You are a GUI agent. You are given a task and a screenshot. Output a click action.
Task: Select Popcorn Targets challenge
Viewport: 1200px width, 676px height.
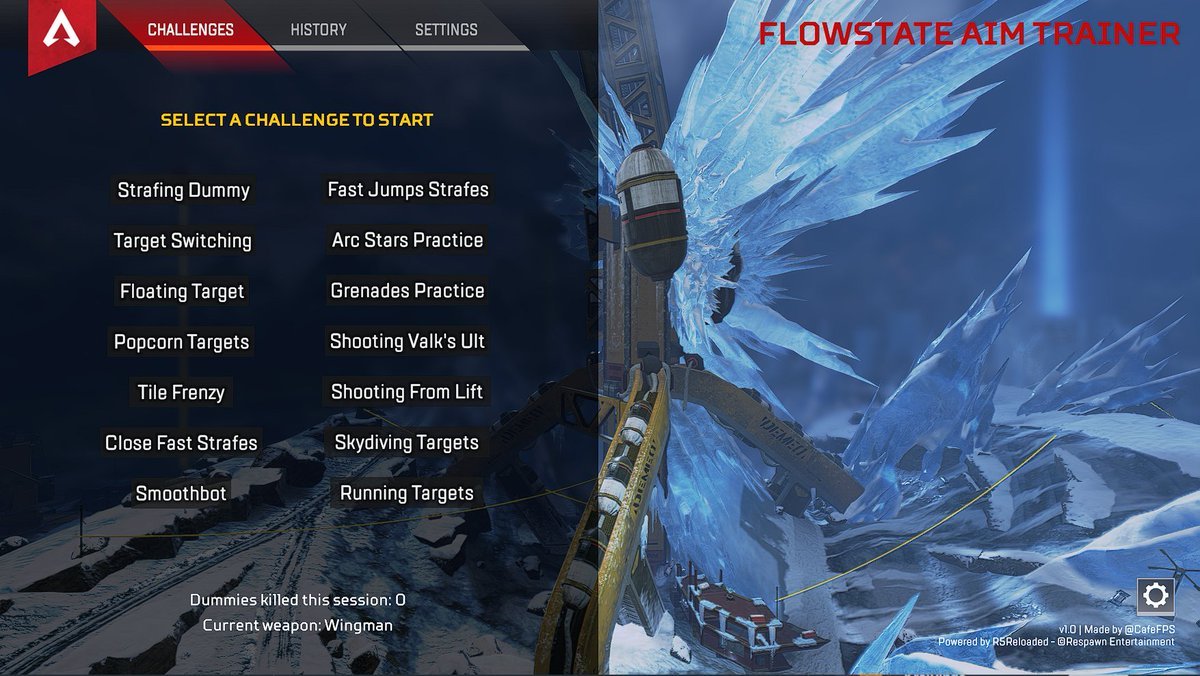[182, 342]
